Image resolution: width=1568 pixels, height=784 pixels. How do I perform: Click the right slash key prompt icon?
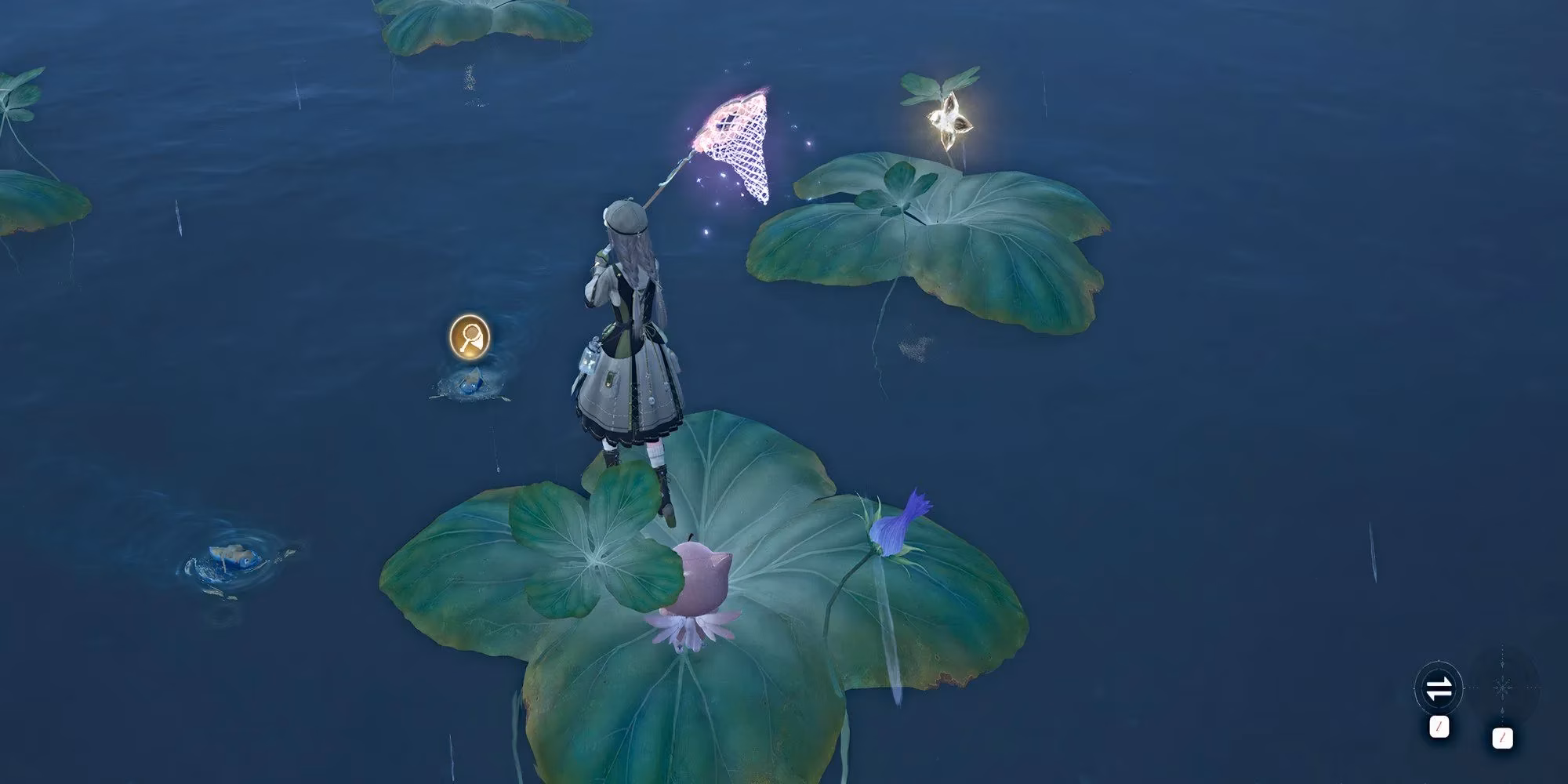tap(1503, 739)
